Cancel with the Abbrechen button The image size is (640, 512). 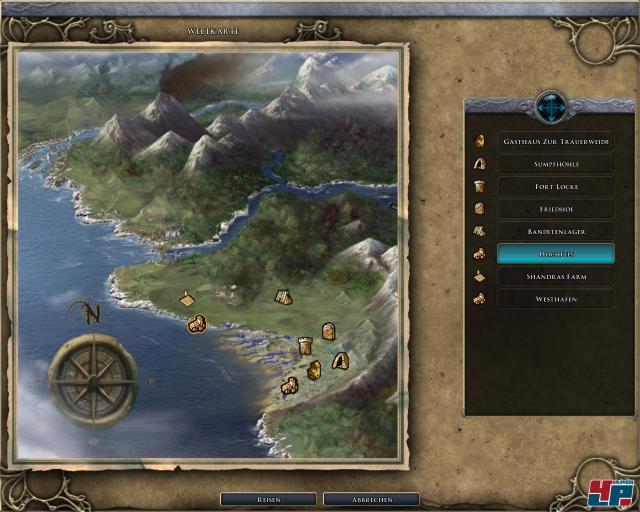pyautogui.click(x=371, y=498)
